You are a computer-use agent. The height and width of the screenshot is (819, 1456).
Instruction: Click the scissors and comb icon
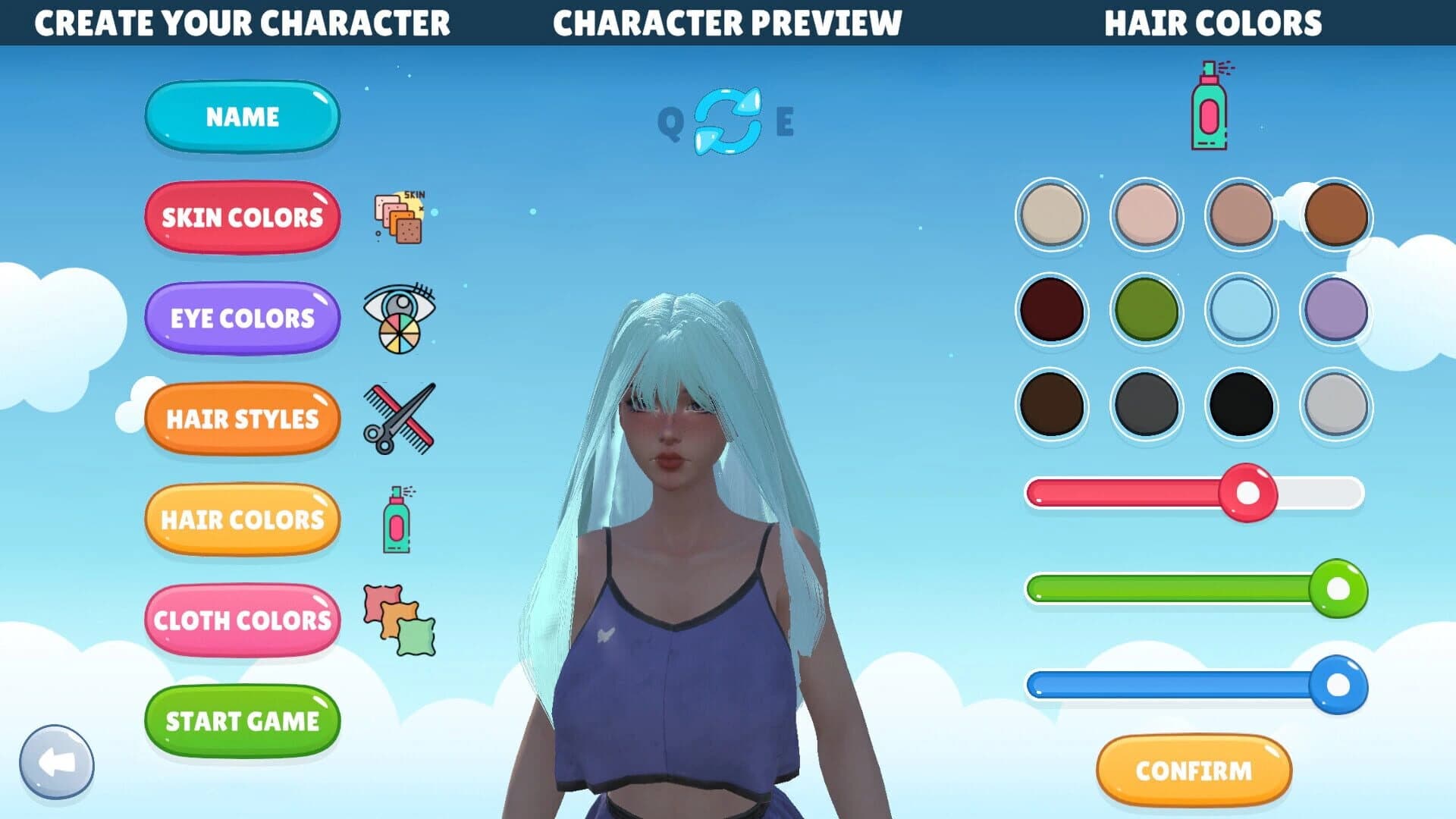coord(400,419)
